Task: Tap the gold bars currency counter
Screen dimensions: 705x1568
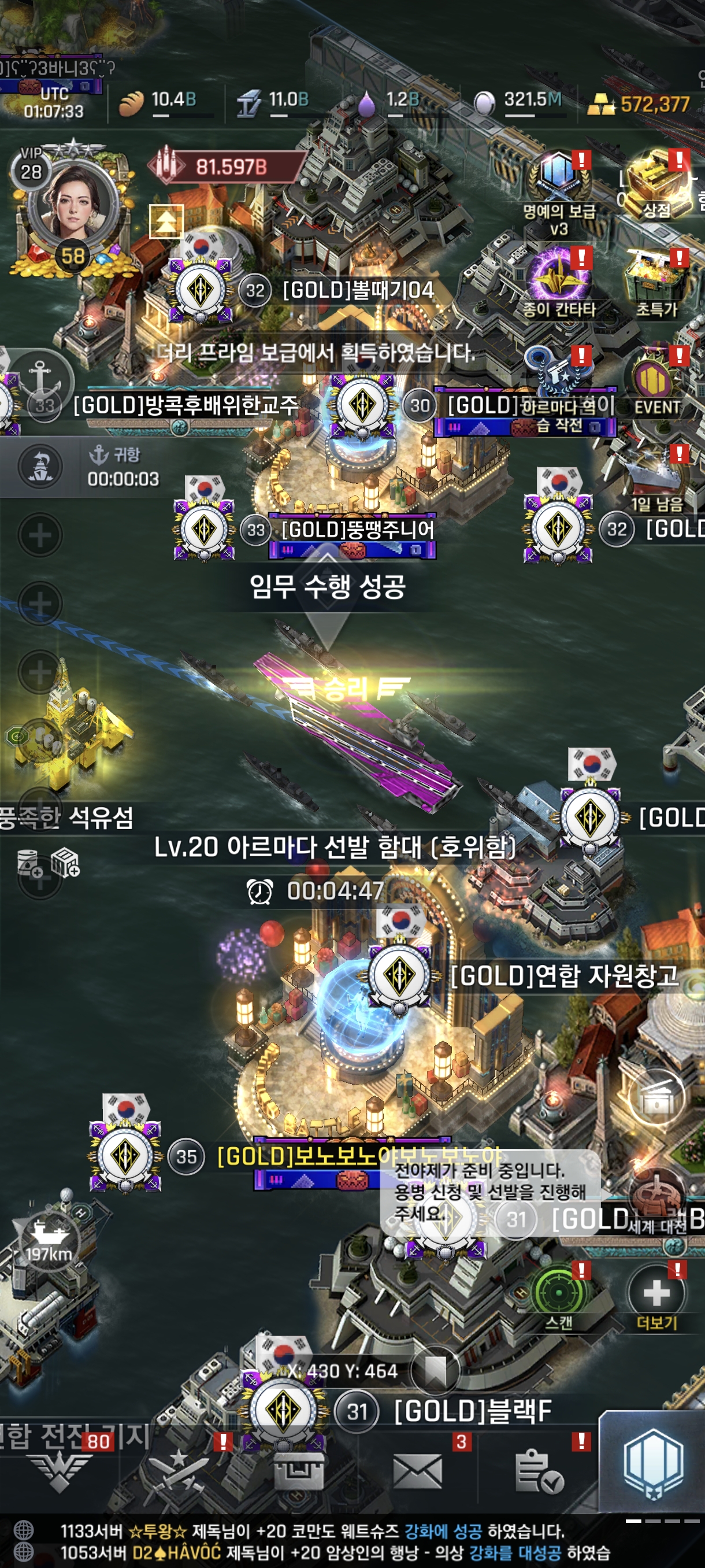Action: click(640, 105)
